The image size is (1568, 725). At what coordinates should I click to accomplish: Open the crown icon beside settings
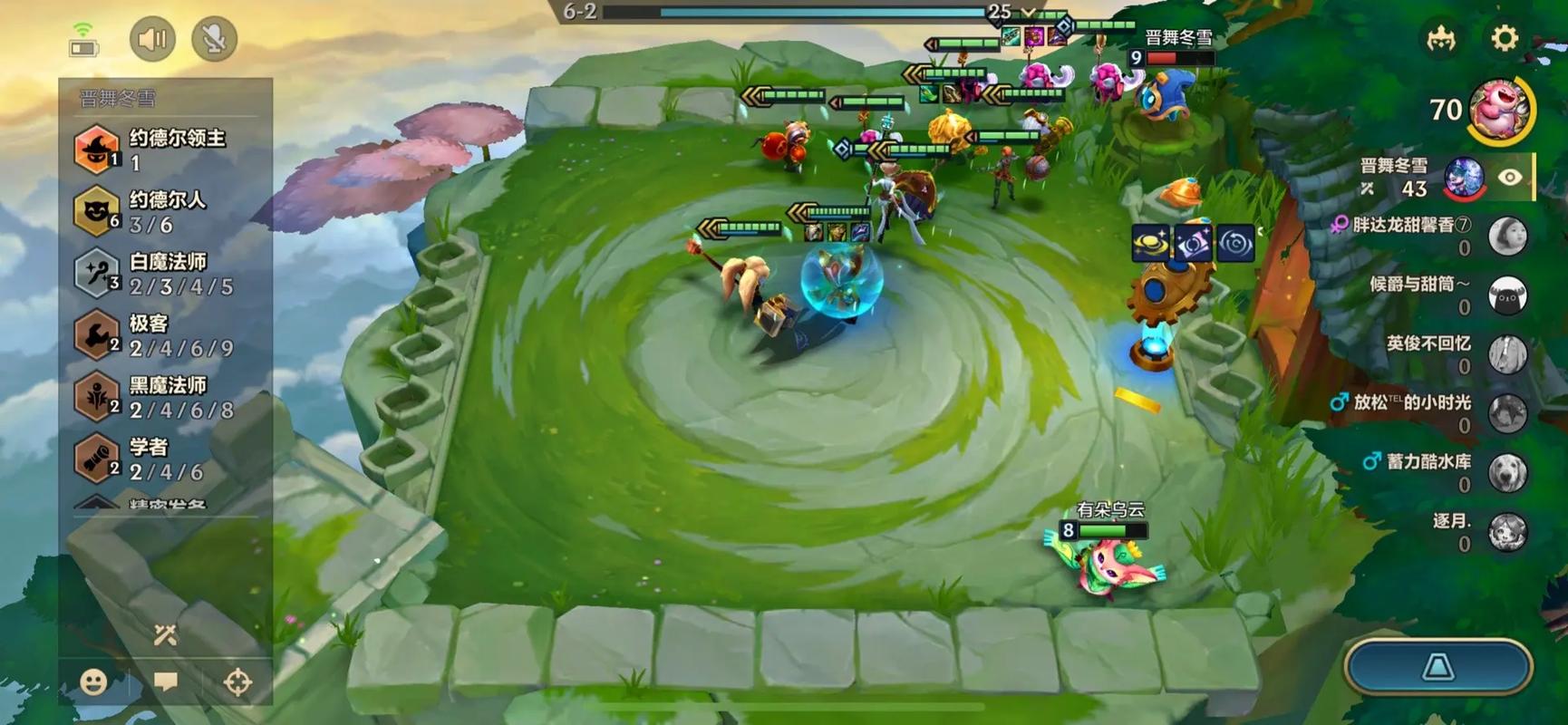pyautogui.click(x=1441, y=39)
